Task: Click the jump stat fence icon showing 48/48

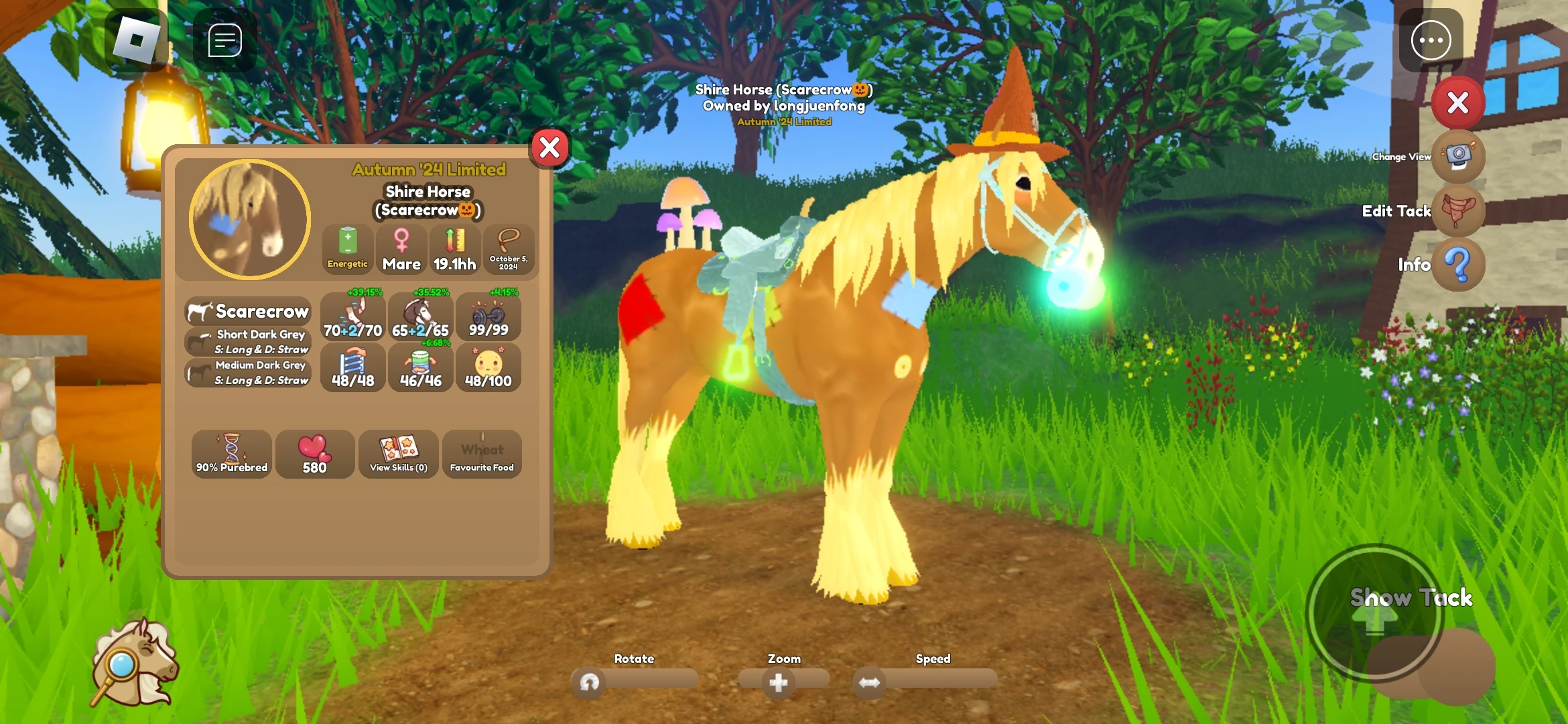Action: coord(352,367)
